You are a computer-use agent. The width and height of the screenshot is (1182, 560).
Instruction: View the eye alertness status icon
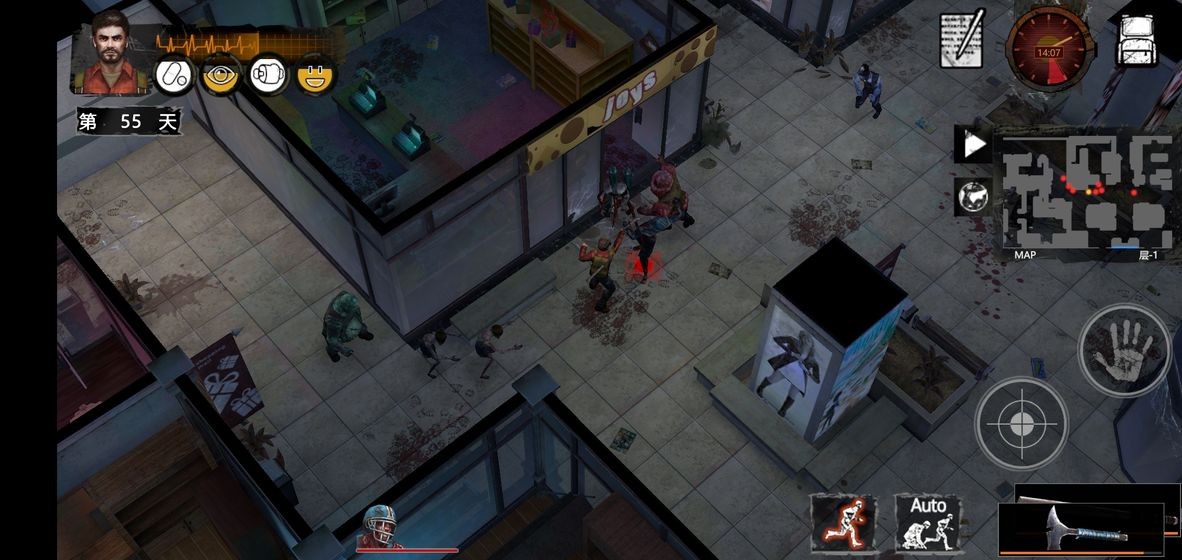(x=221, y=75)
